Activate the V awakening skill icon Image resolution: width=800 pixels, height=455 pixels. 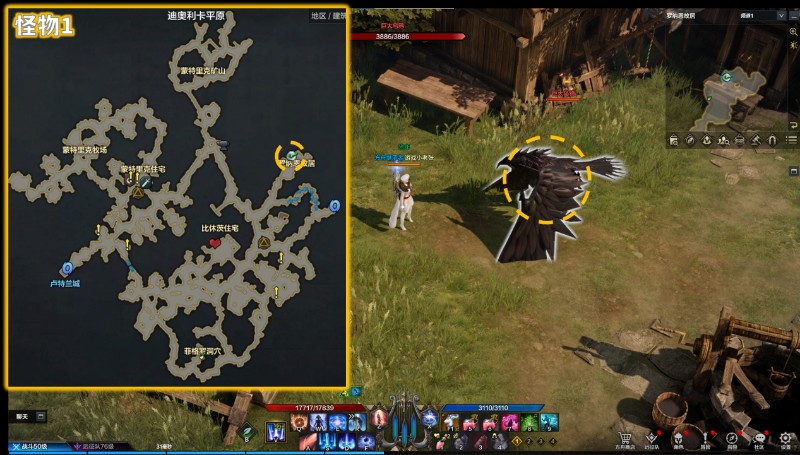(x=275, y=432)
